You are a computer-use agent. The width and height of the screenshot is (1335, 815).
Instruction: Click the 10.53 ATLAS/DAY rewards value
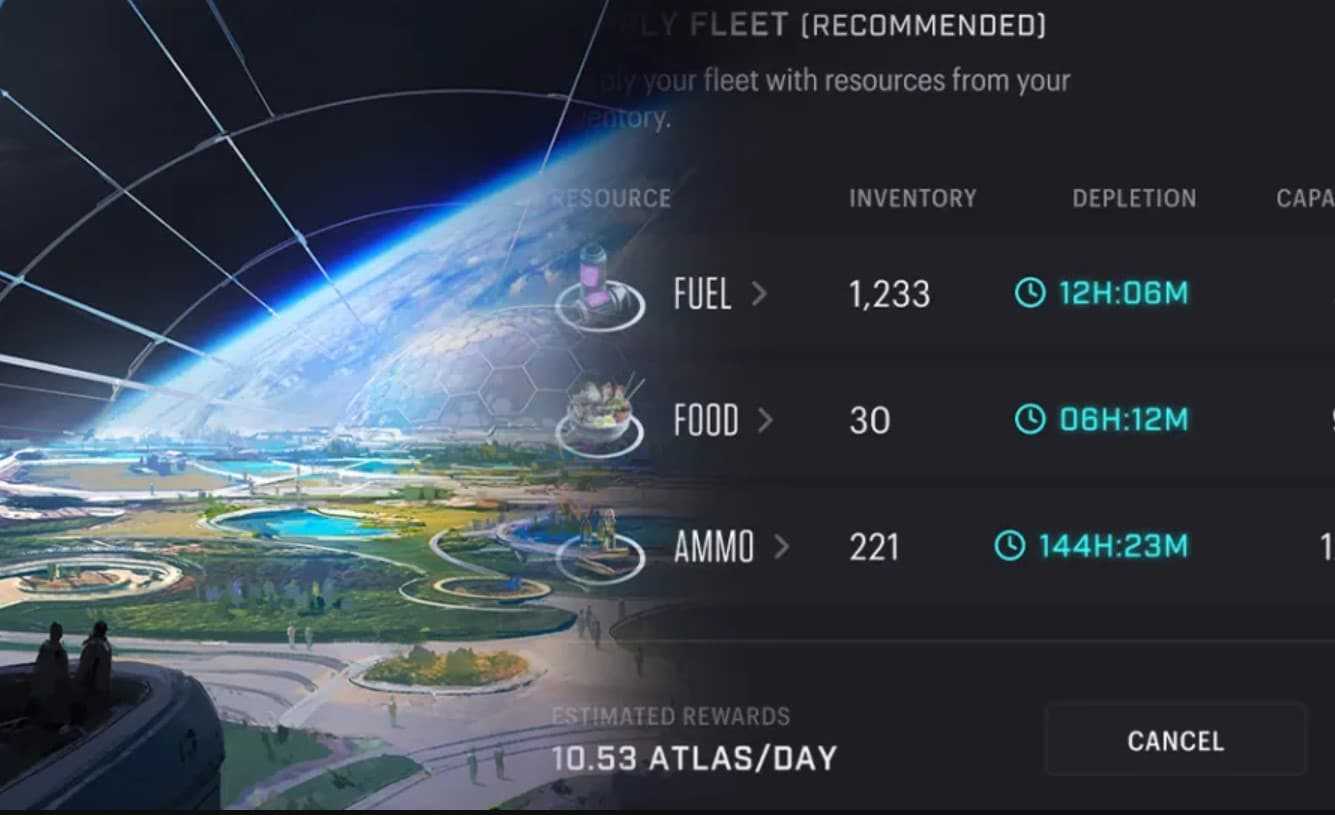coord(693,758)
